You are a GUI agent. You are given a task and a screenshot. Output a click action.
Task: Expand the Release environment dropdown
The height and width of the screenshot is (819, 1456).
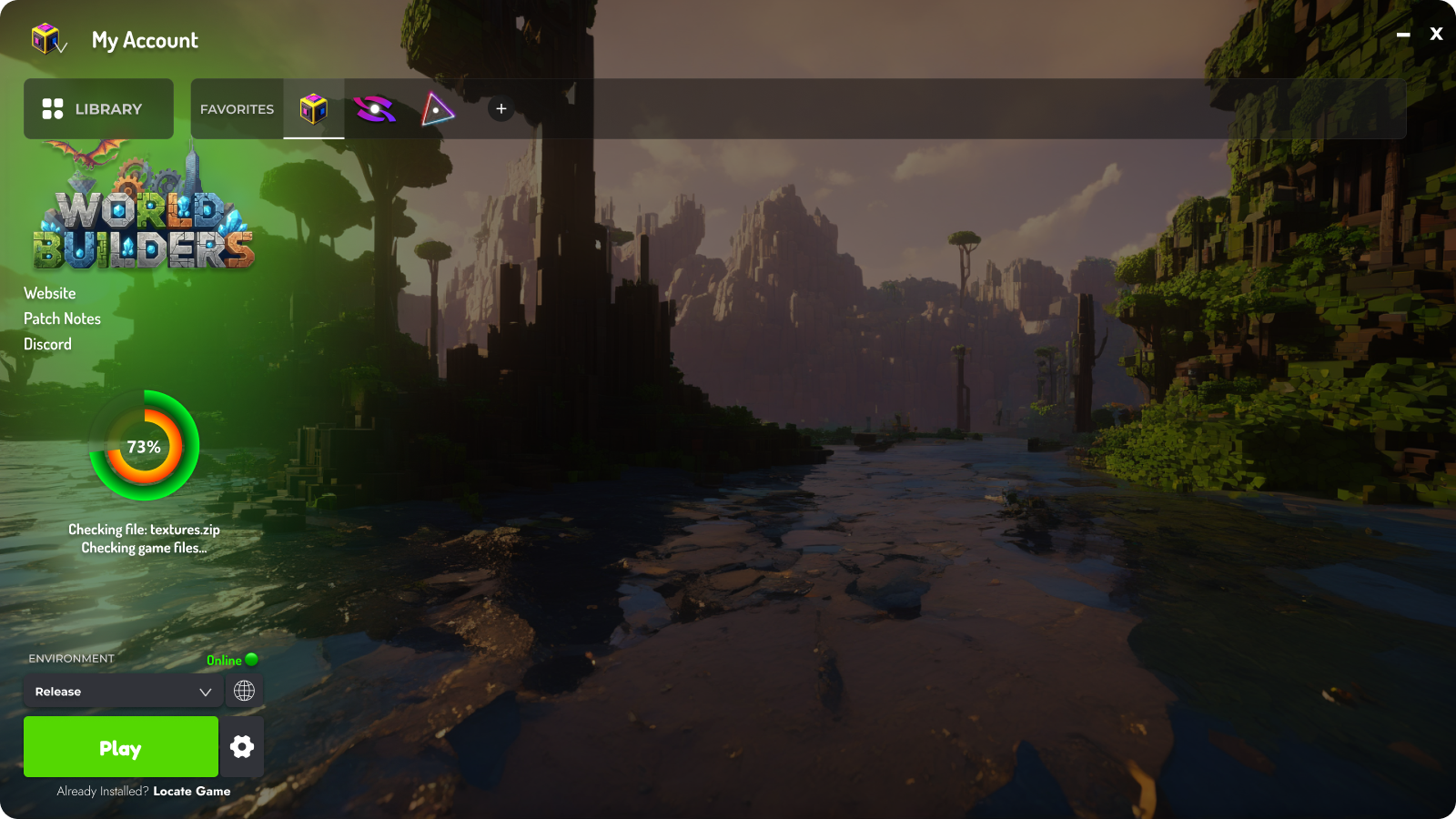[x=122, y=692]
